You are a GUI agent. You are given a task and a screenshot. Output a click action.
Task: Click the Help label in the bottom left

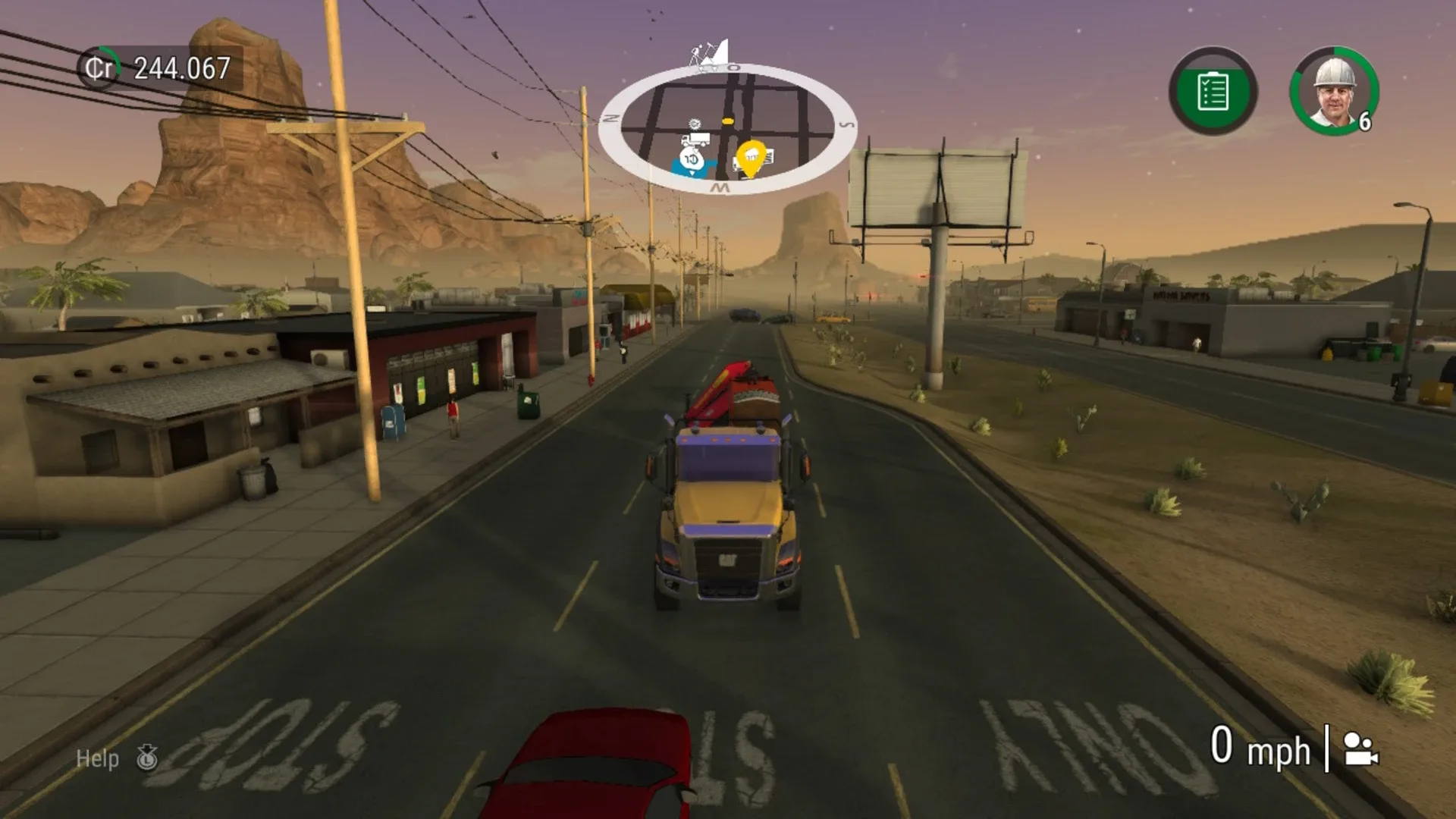point(96,759)
